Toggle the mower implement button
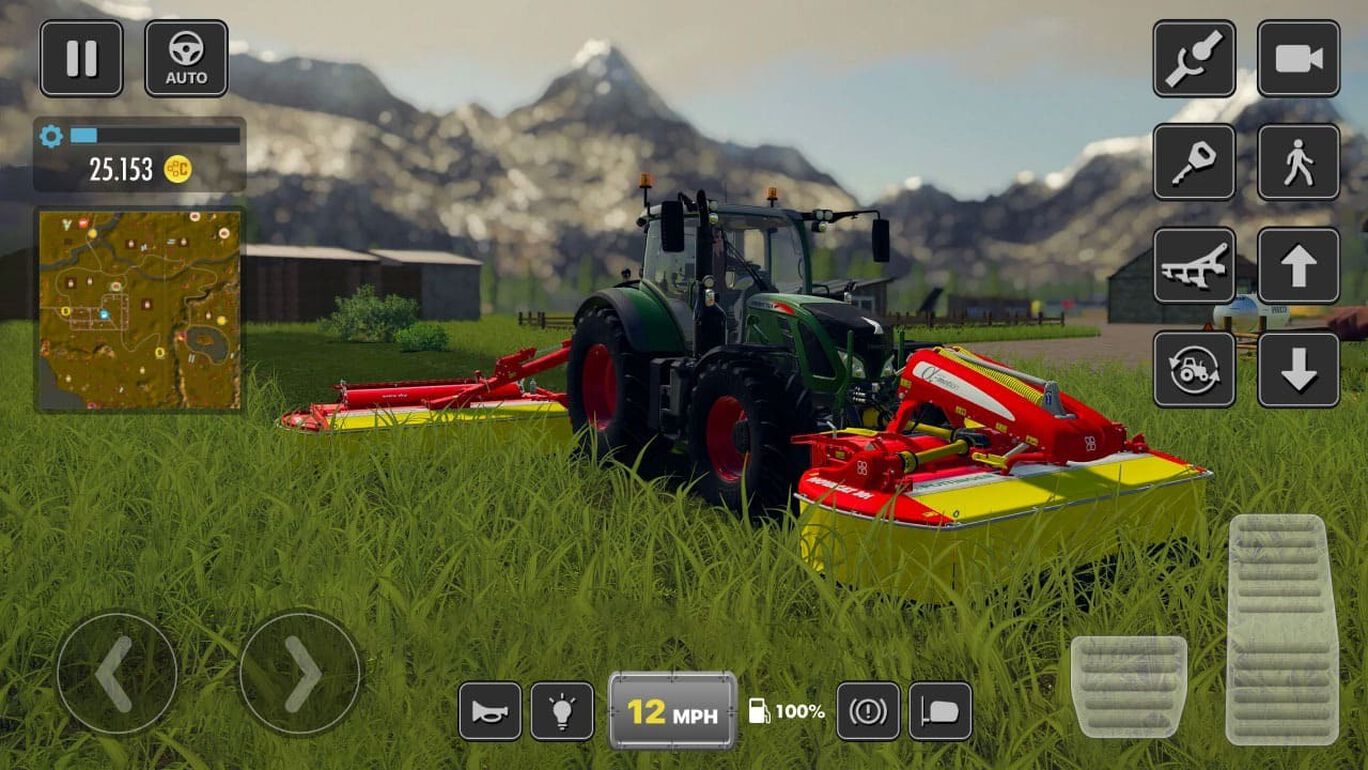 pyautogui.click(x=1194, y=266)
